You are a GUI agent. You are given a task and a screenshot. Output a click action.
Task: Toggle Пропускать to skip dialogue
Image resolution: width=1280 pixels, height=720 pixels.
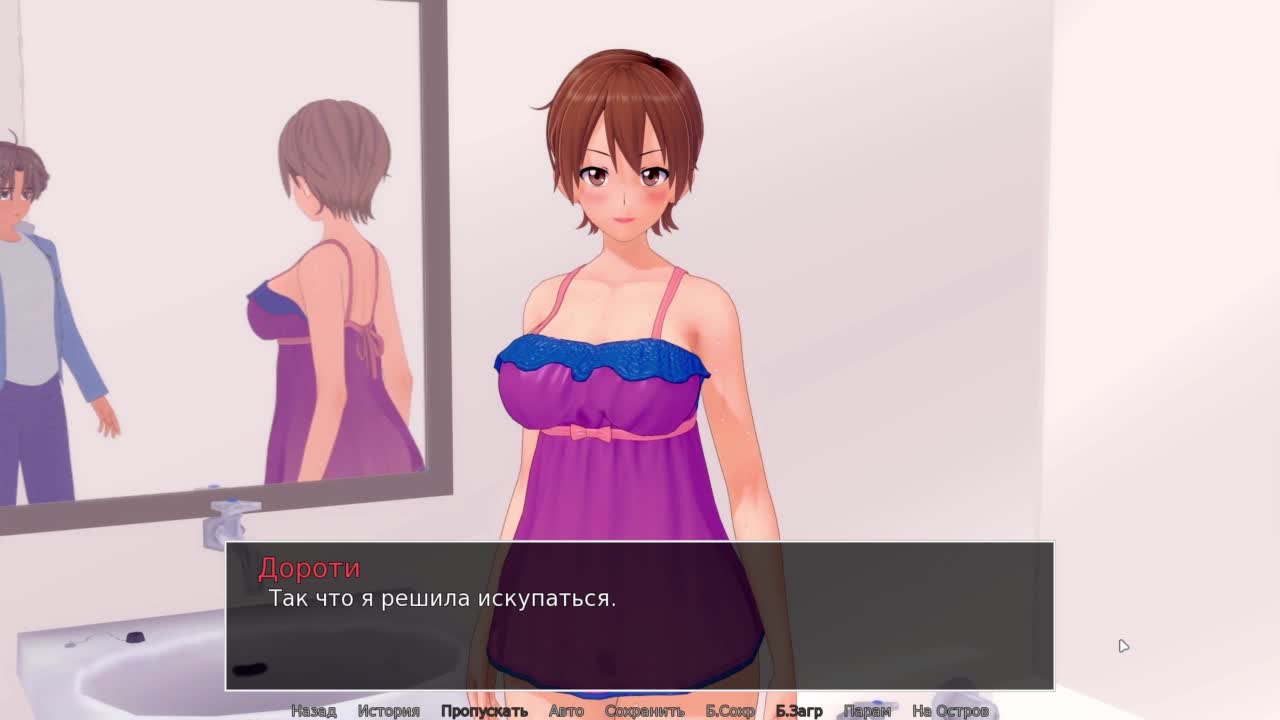[484, 711]
